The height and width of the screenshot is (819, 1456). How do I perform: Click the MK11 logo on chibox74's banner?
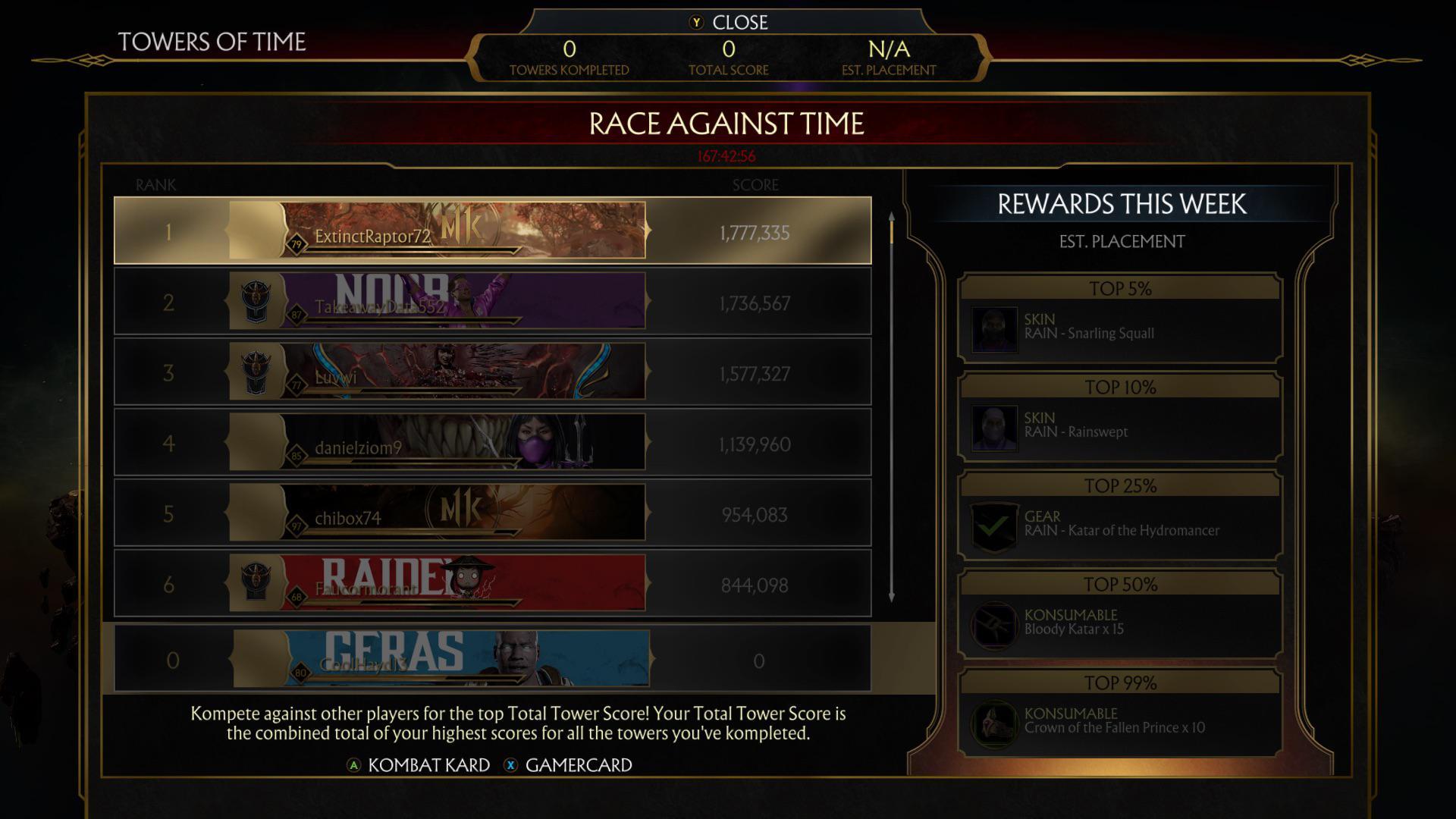(x=460, y=507)
